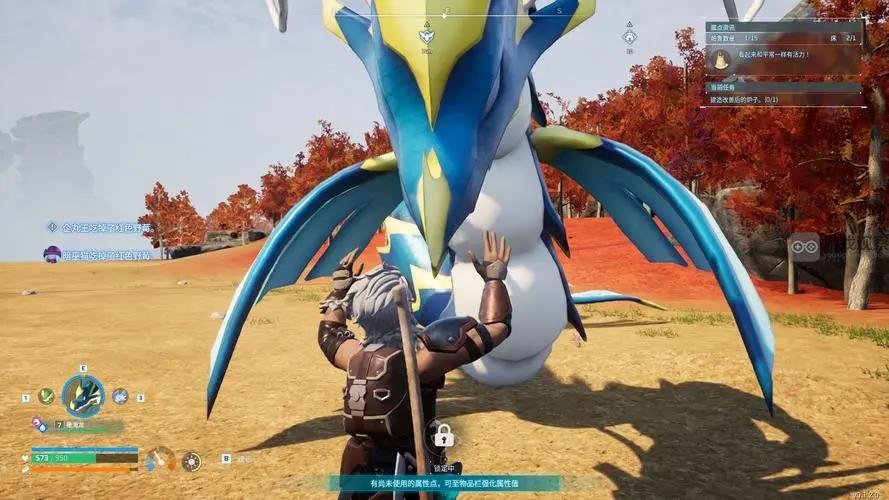
Task: Select the active blue dragon Pal portrait
Action: tap(83, 396)
